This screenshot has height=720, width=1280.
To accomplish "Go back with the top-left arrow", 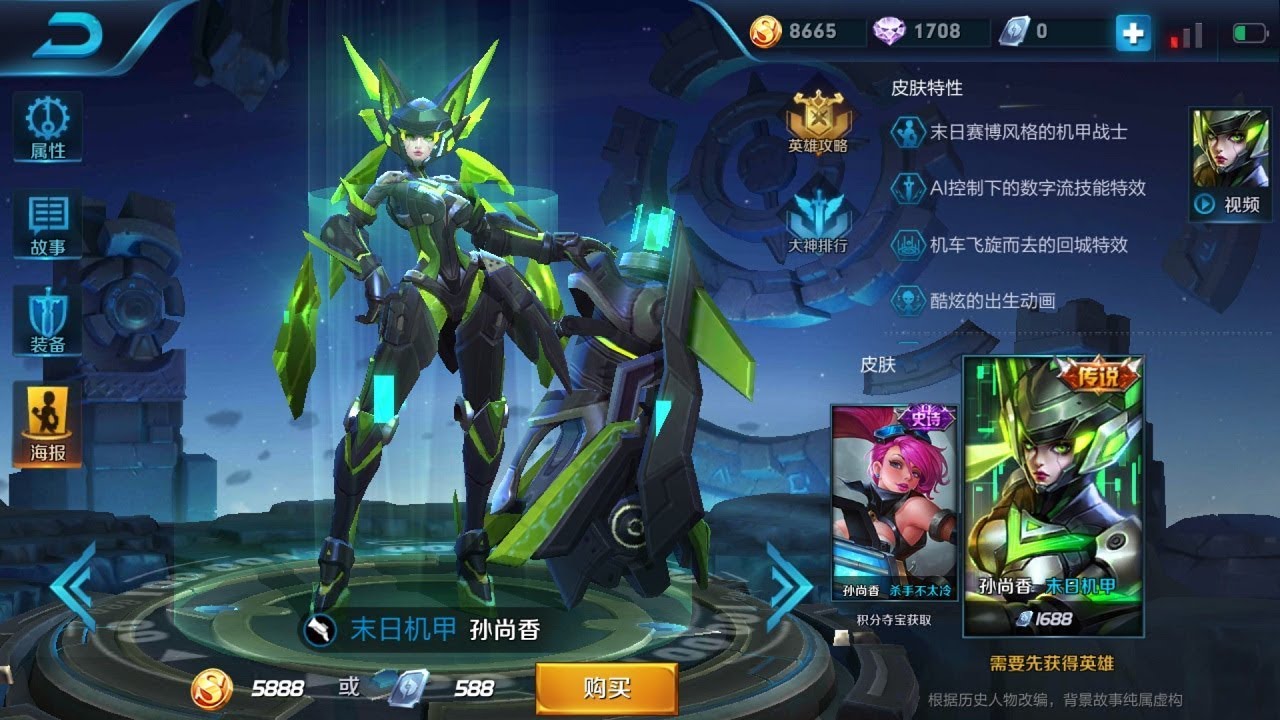I will pyautogui.click(x=70, y=37).
